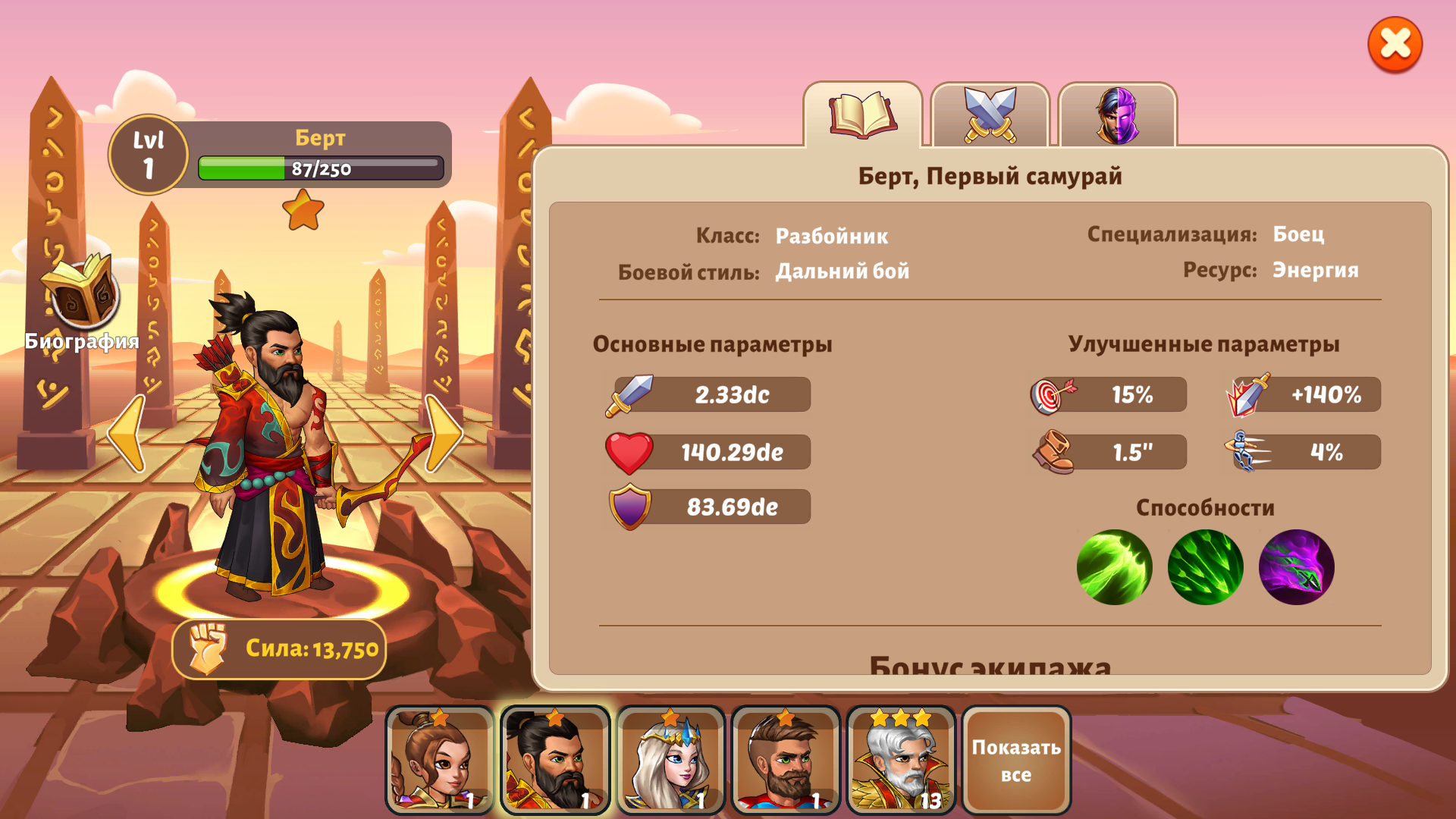1456x819 pixels.
Task: Click the heart health stat icon
Action: pos(629,451)
